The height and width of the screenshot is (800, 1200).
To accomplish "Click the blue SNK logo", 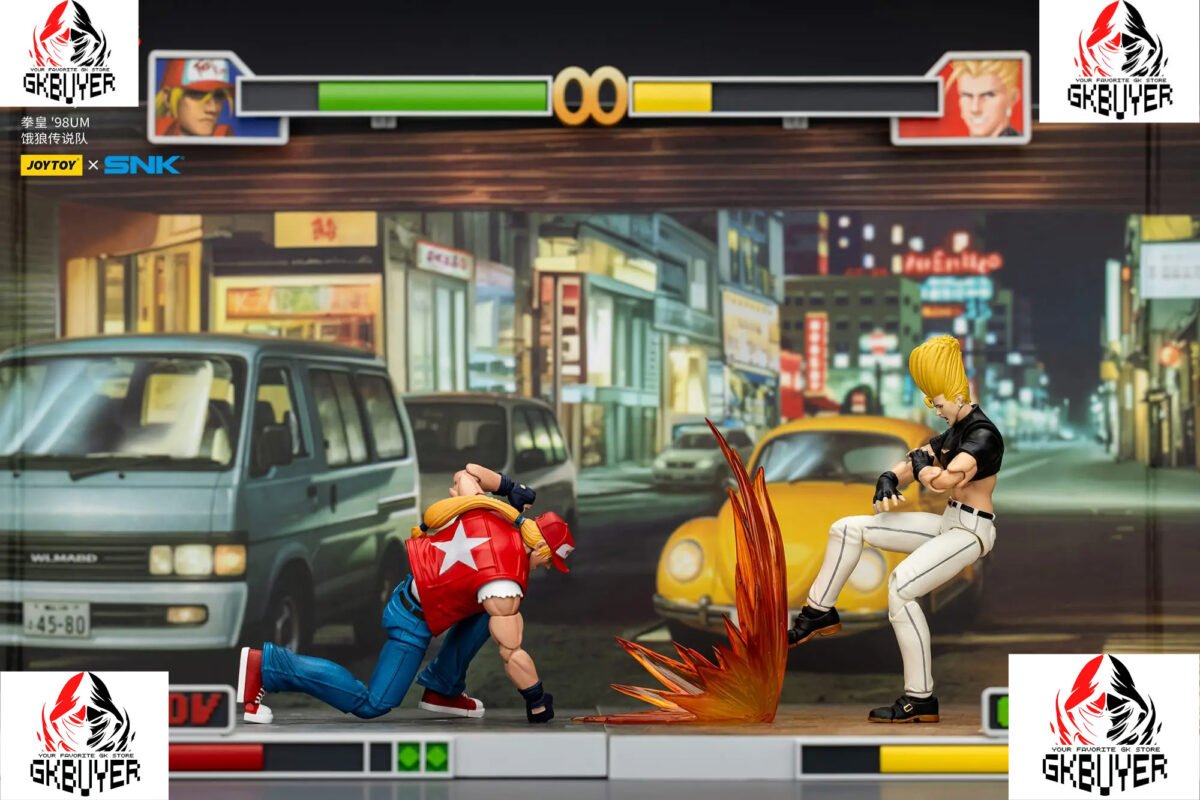I will (142, 165).
